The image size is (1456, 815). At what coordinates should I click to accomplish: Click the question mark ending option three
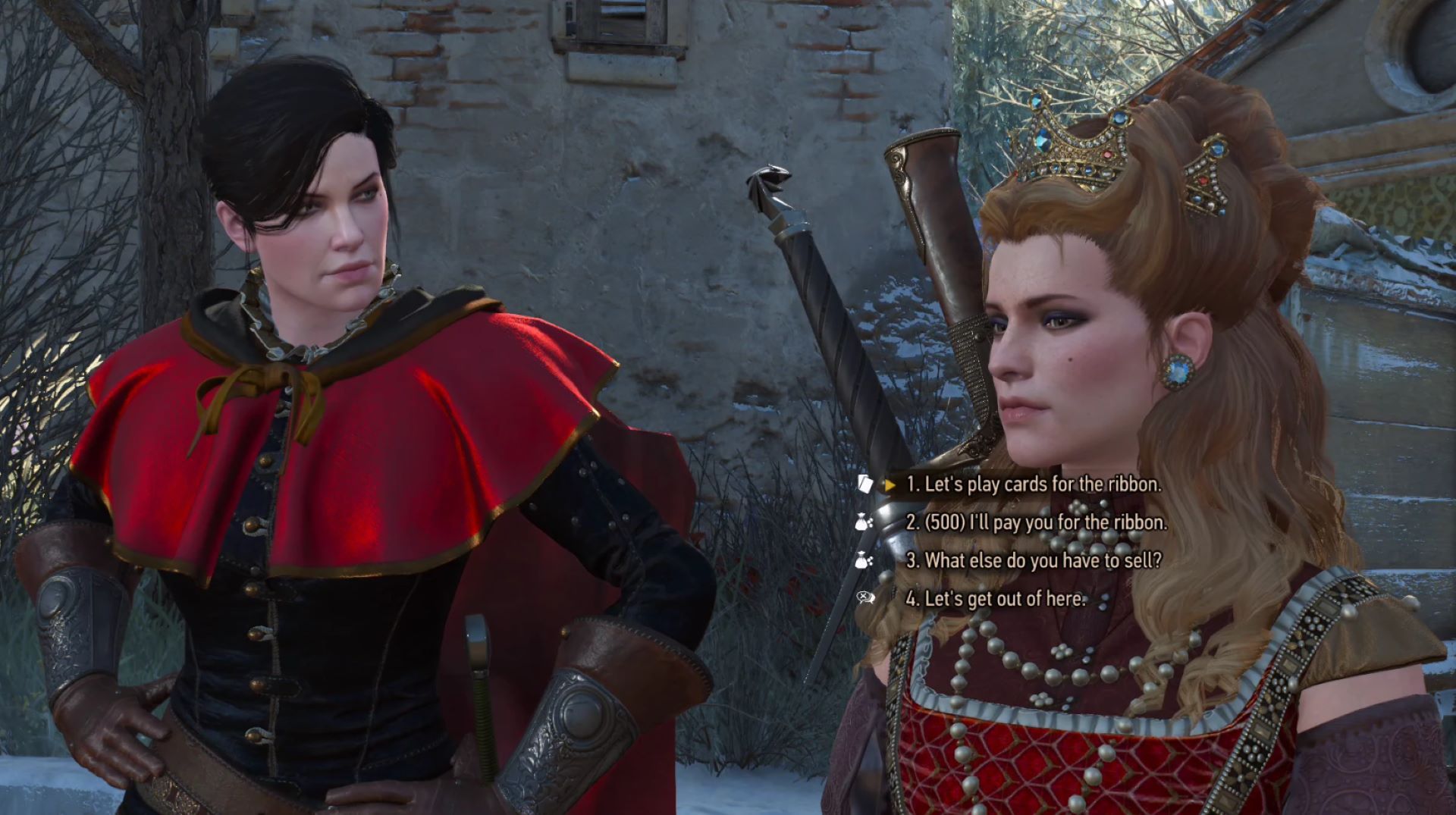[x=1158, y=561]
